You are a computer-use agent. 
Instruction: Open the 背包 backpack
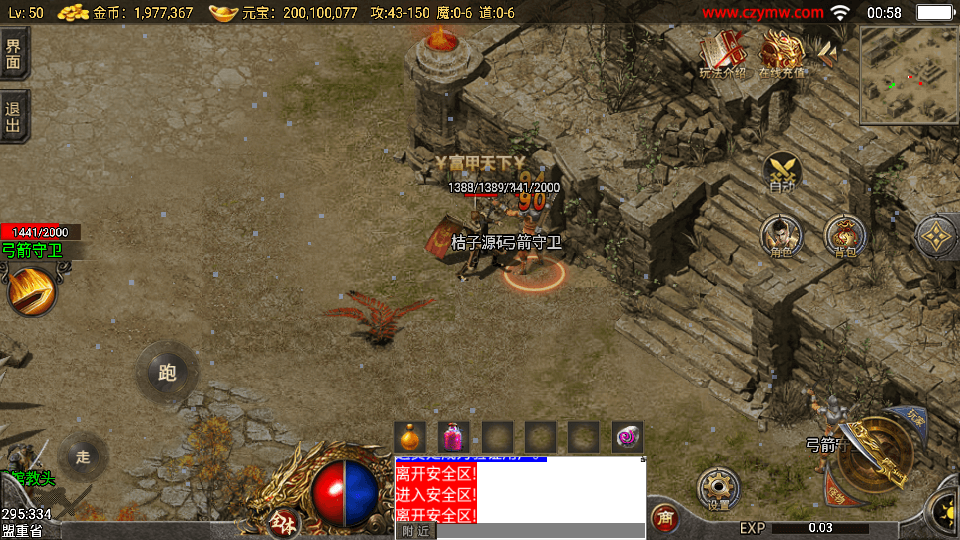(845, 236)
